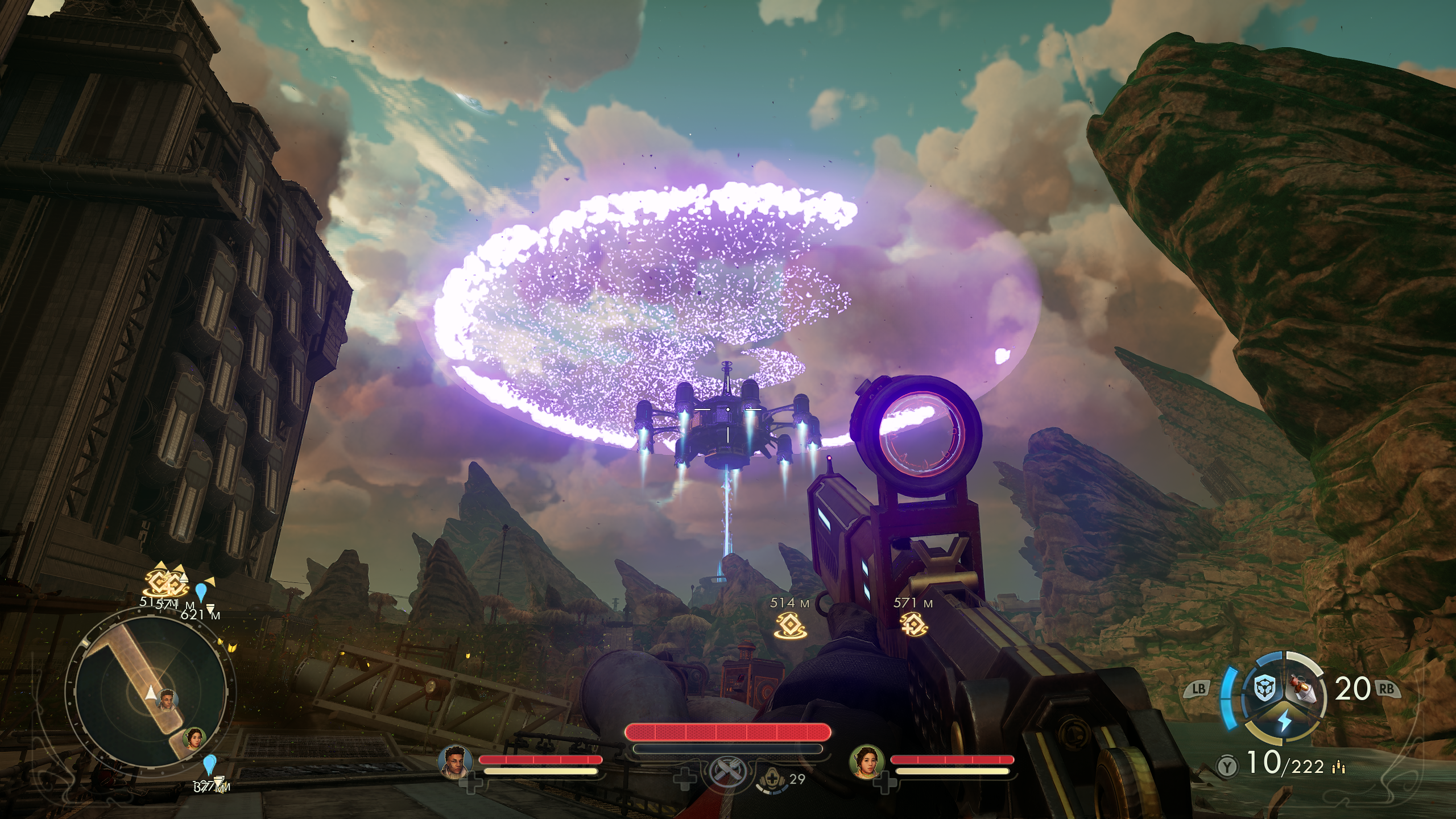
Task: Click the male companion marker on the minimap
Action: click(x=167, y=698)
